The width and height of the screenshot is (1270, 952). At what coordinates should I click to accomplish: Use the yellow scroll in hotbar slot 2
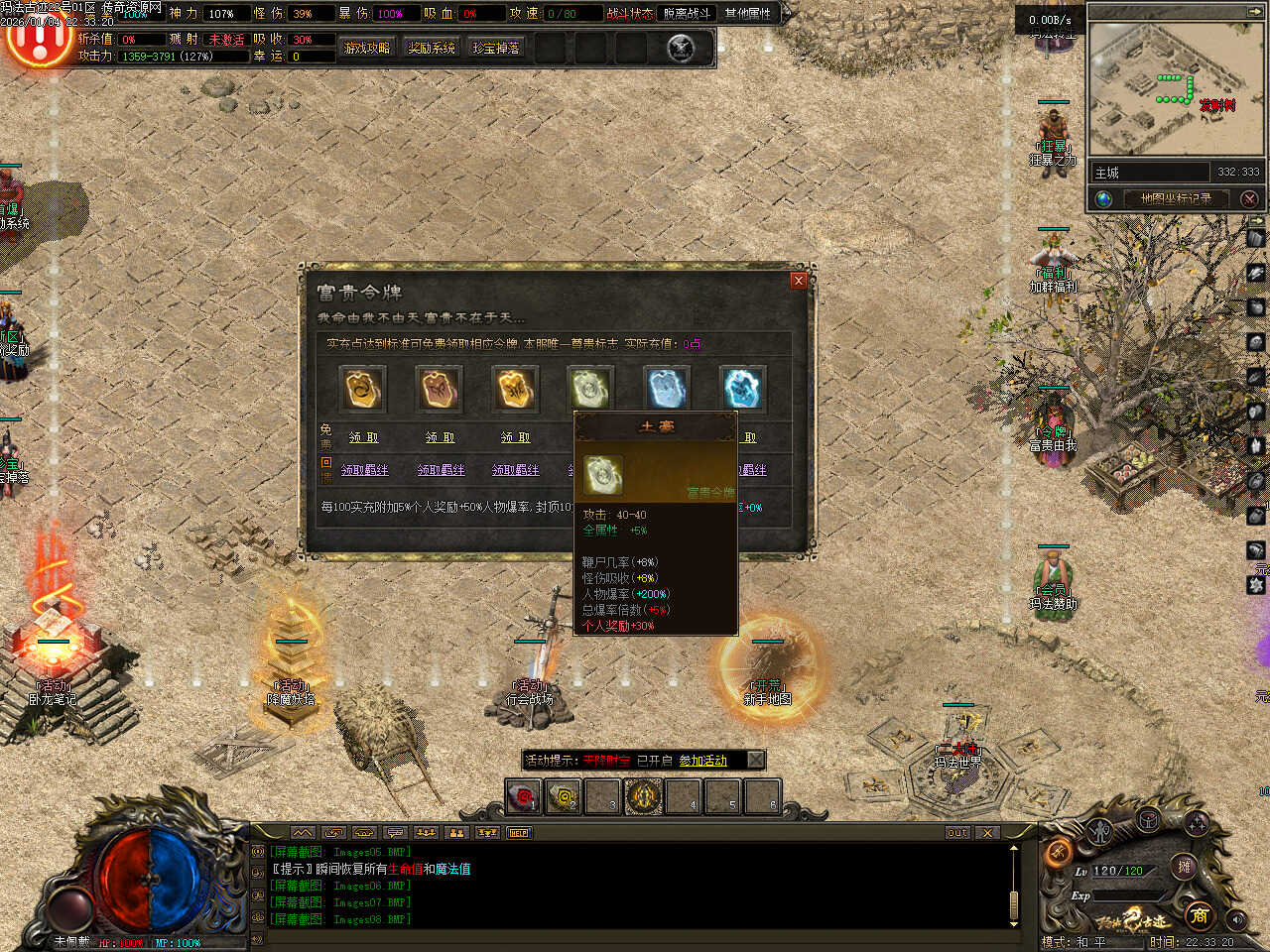pos(564,796)
